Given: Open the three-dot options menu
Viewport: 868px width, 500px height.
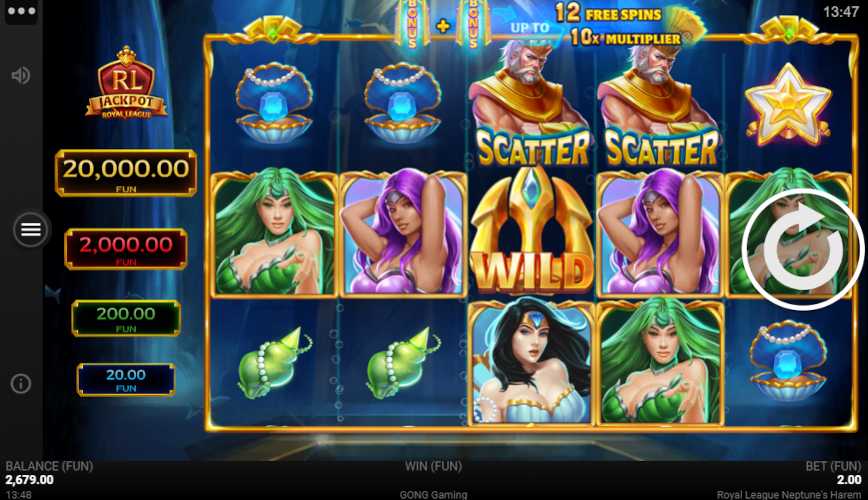Looking at the screenshot, I should tap(20, 12).
